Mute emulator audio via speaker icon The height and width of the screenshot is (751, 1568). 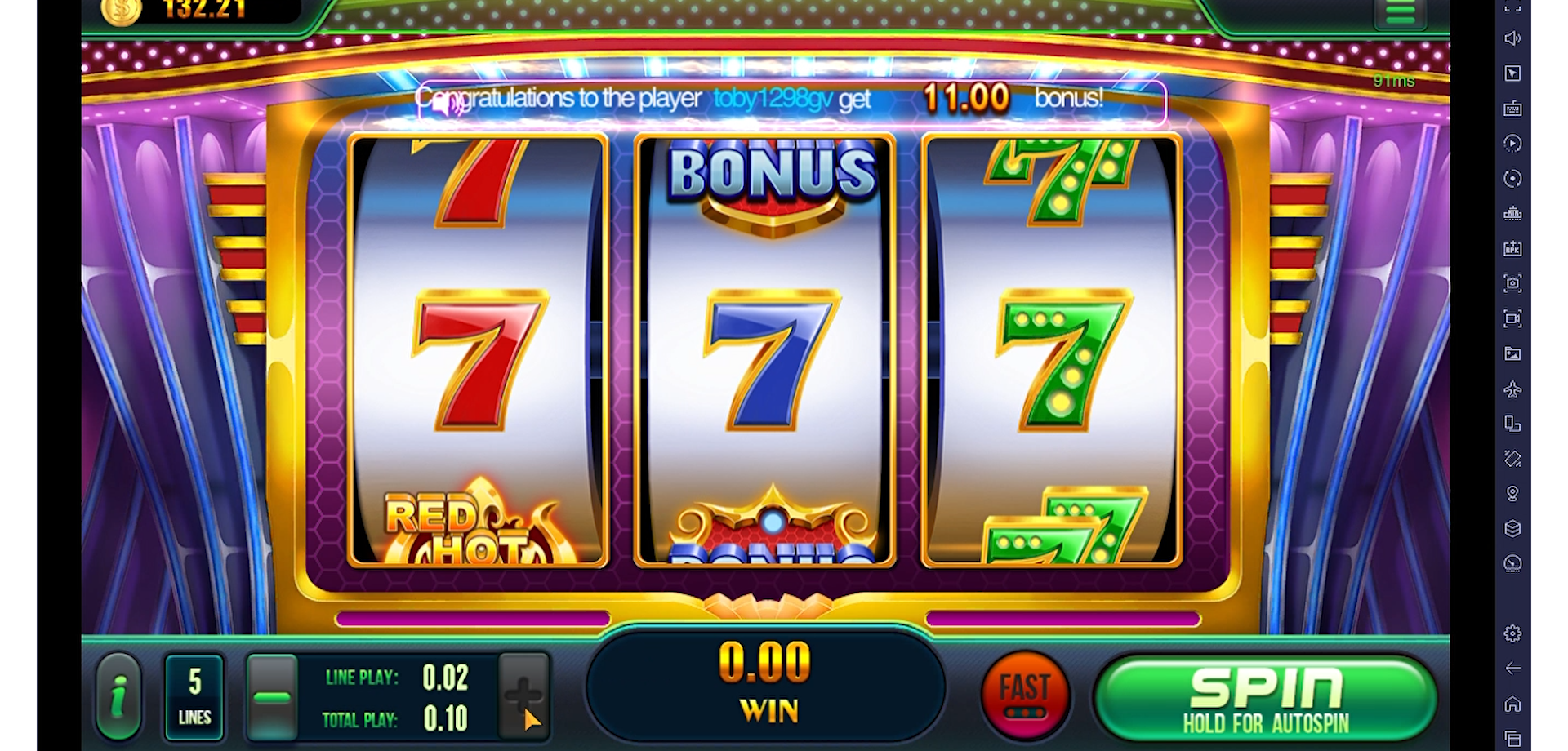pyautogui.click(x=1513, y=38)
